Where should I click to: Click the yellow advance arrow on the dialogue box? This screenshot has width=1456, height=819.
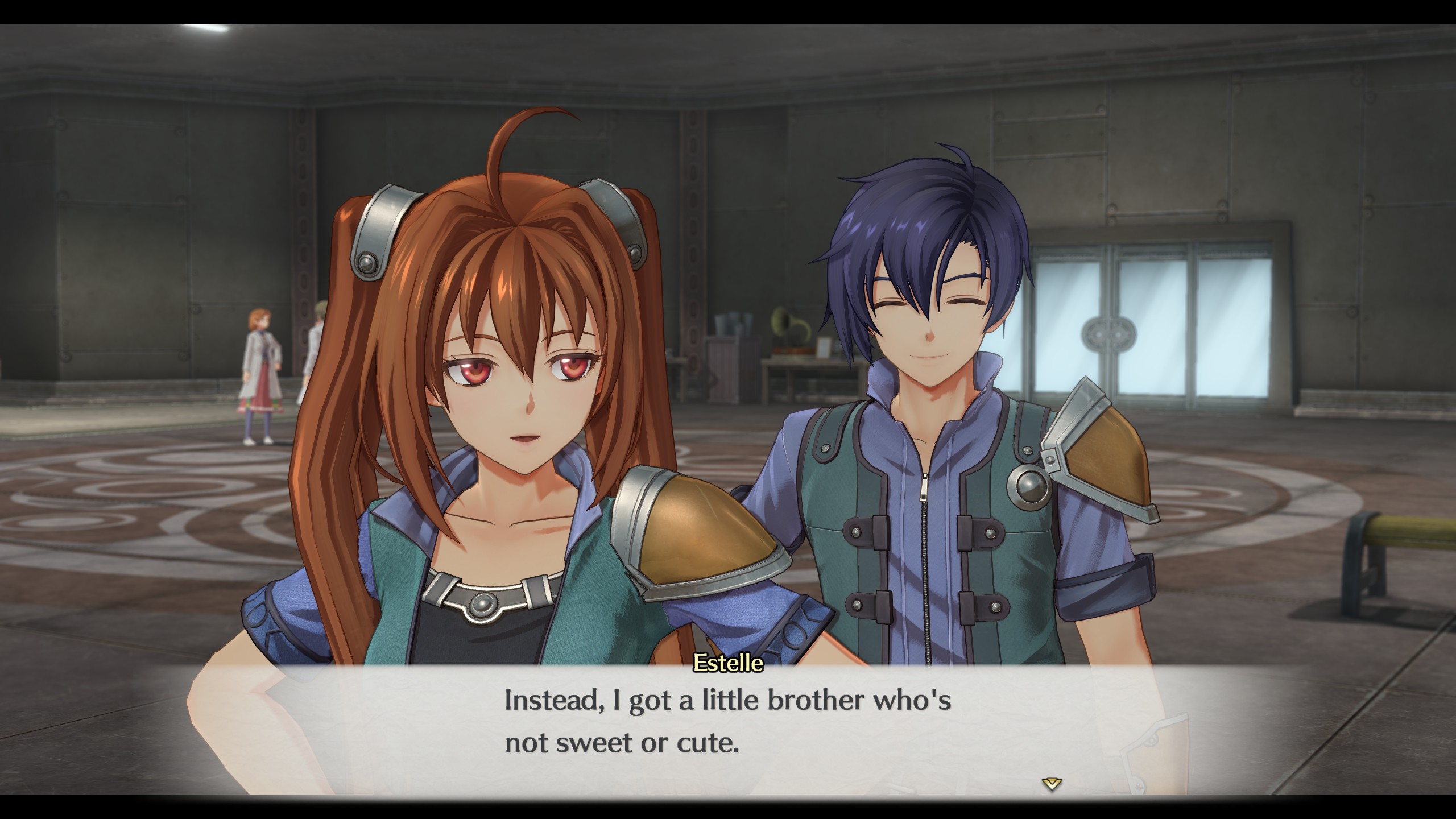(1052, 785)
